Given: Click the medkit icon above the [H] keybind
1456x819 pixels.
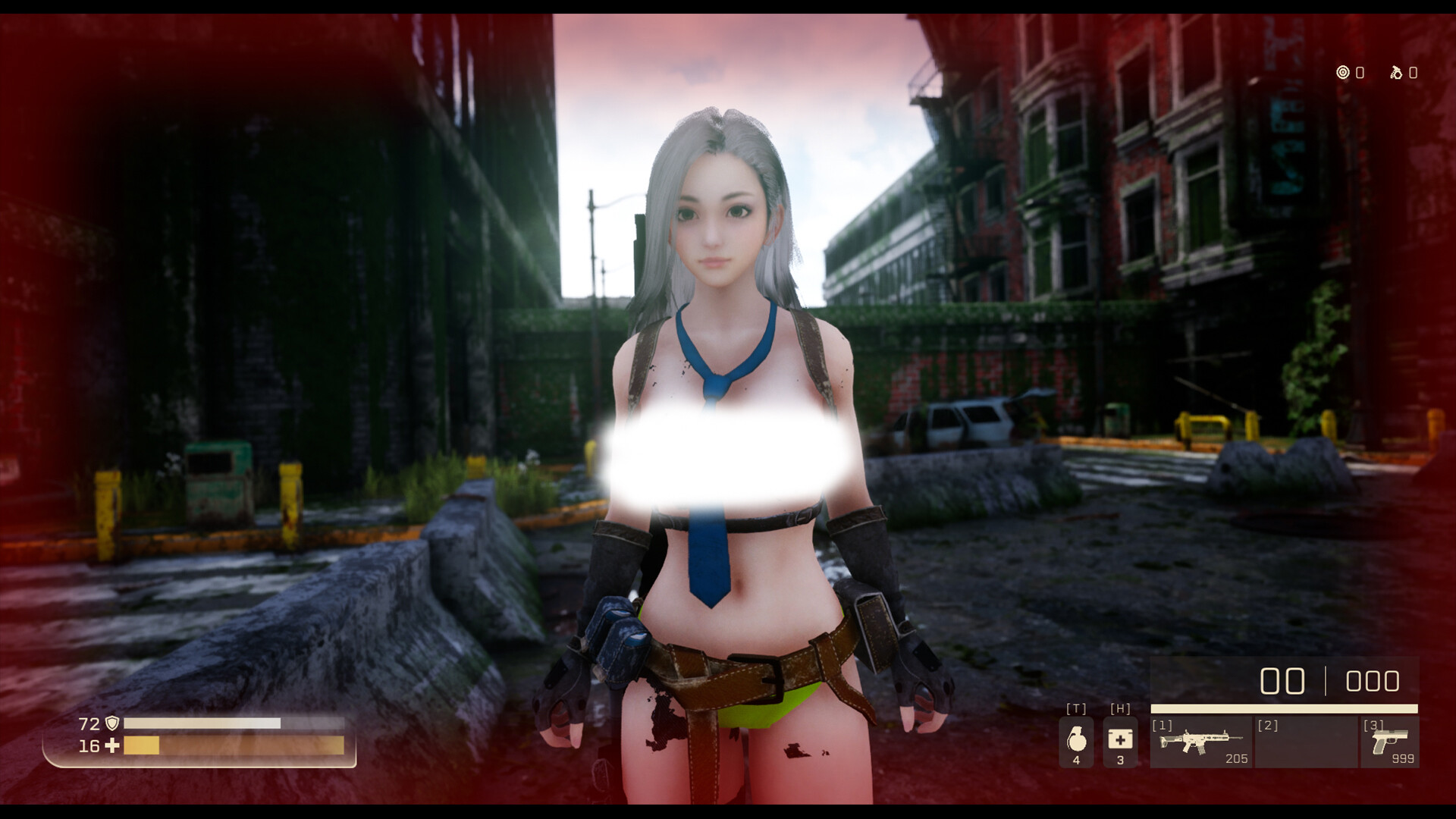Looking at the screenshot, I should 1120,740.
